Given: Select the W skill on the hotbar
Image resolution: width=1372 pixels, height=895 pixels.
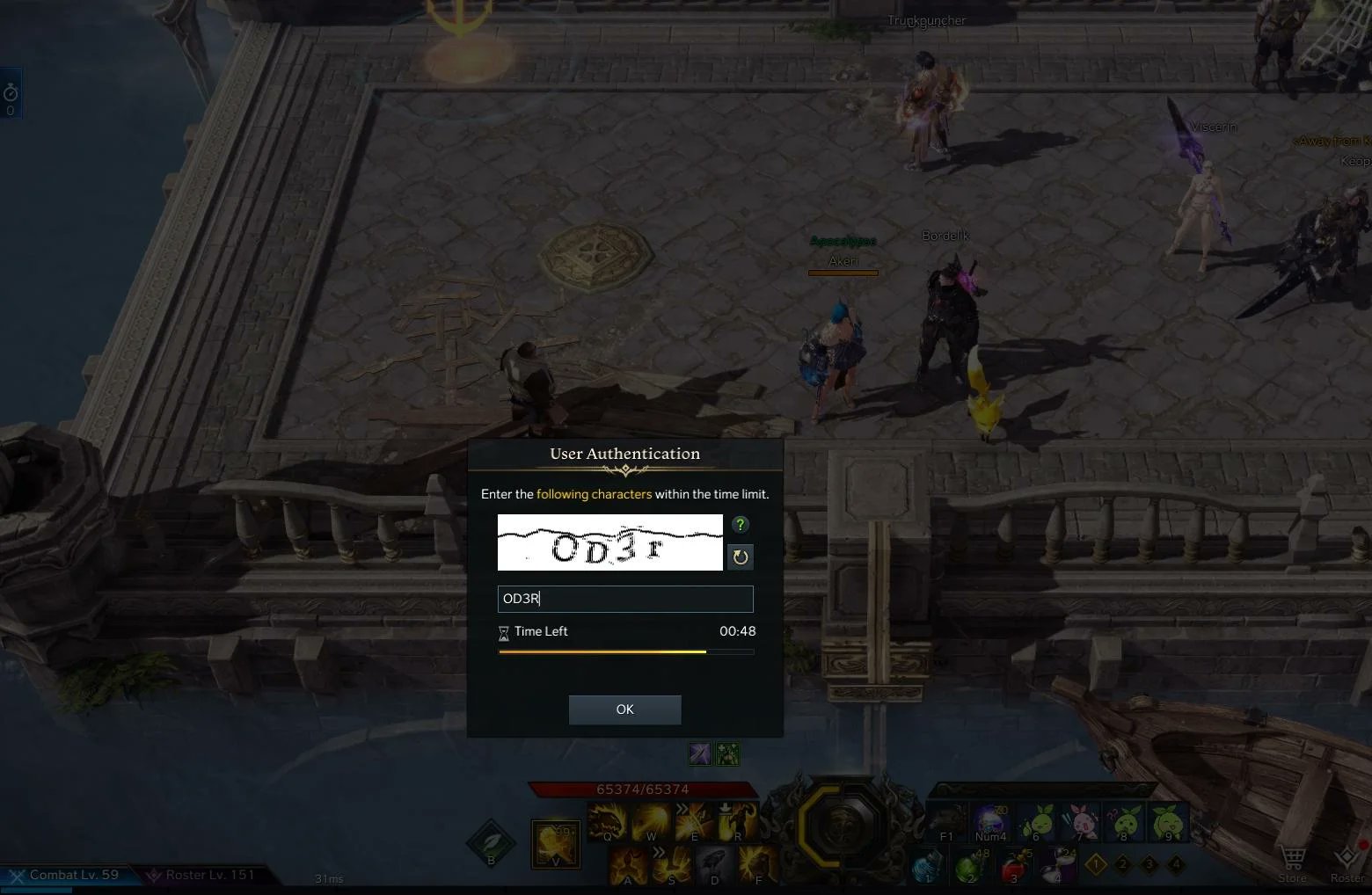Looking at the screenshot, I should point(651,820).
